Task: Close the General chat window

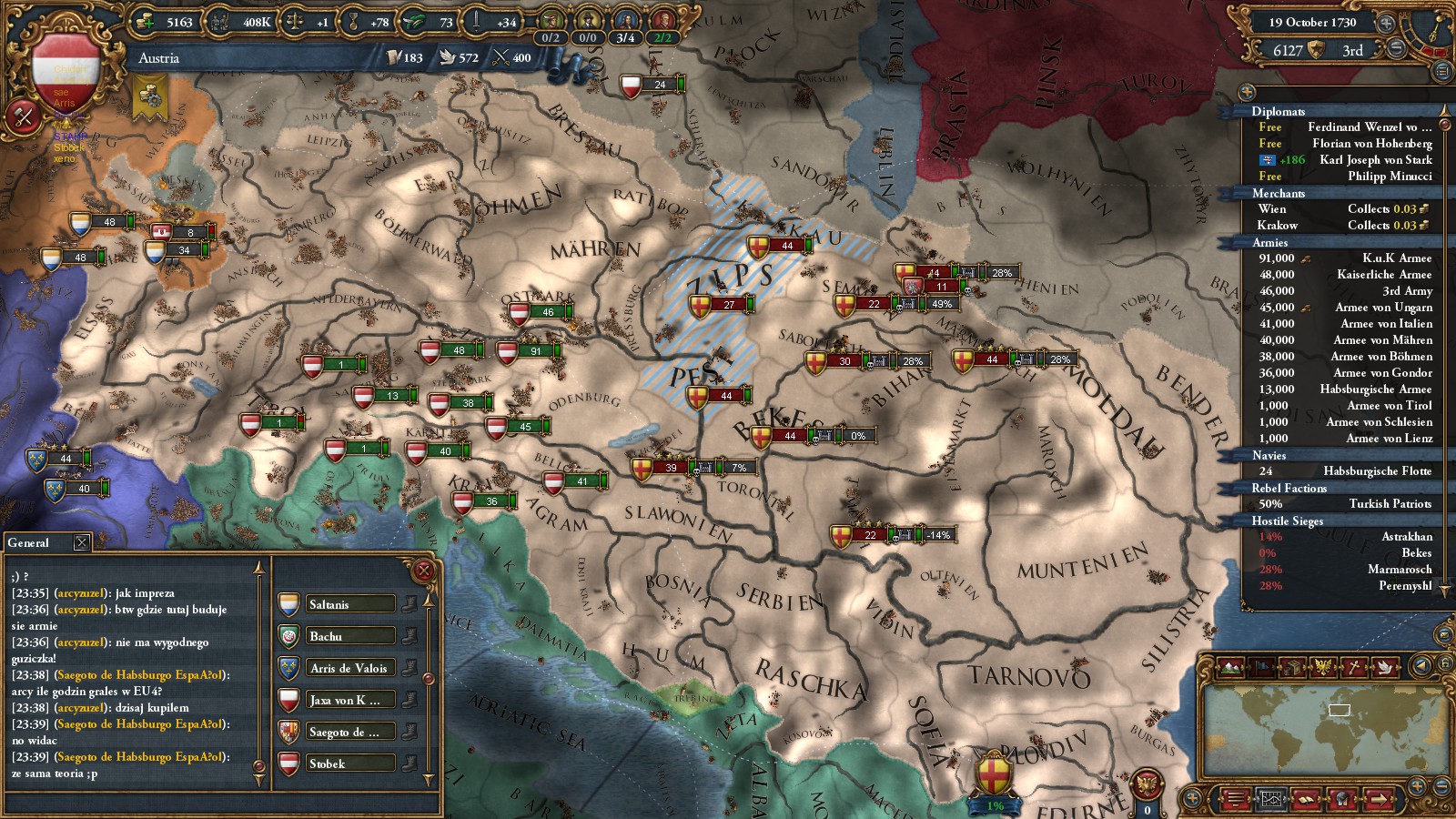Action: click(82, 542)
